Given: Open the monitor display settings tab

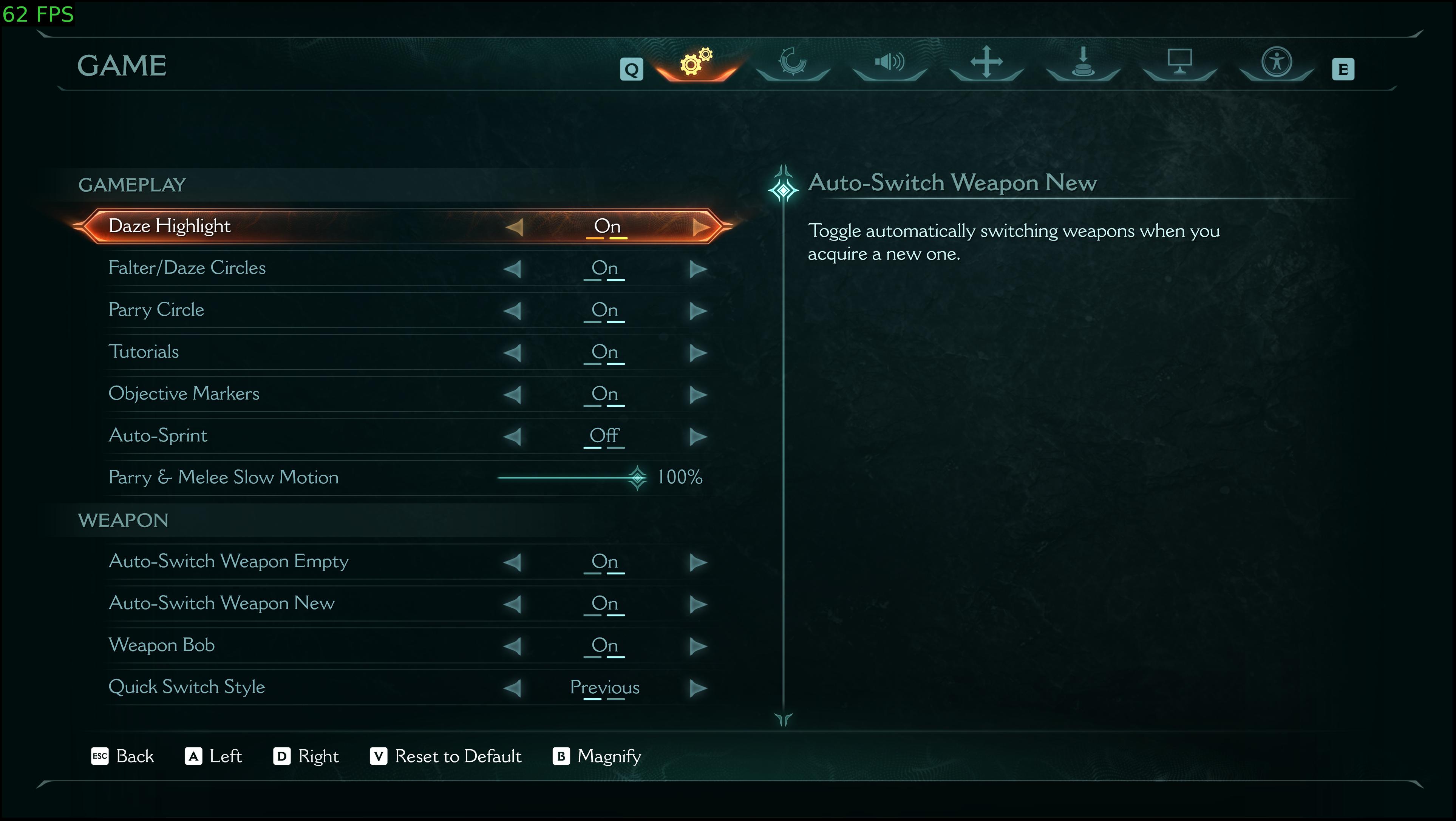Looking at the screenshot, I should coord(1179,62).
